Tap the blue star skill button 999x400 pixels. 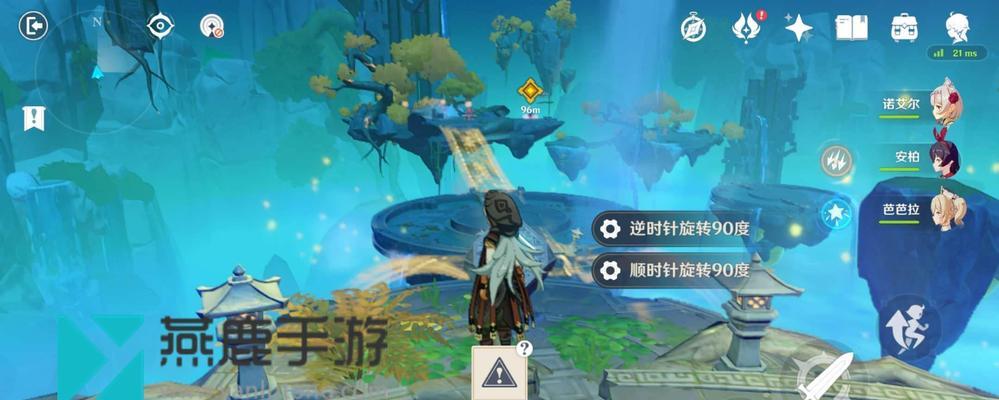[x=836, y=213]
